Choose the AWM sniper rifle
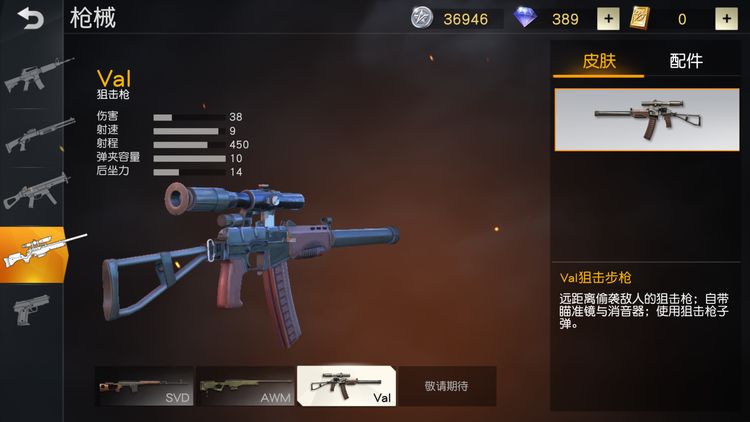Viewport: 750px width, 422px height. [245, 386]
